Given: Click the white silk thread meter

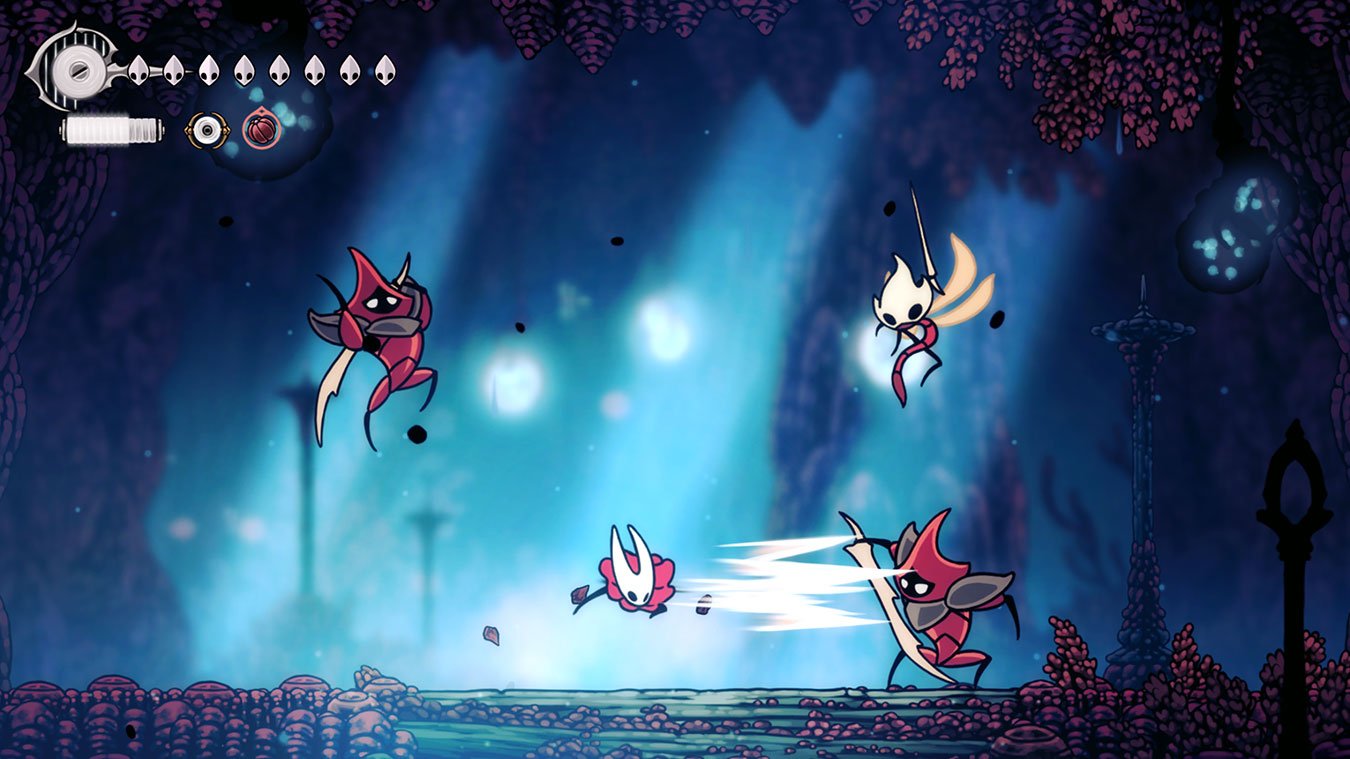Looking at the screenshot, I should pyautogui.click(x=110, y=129).
